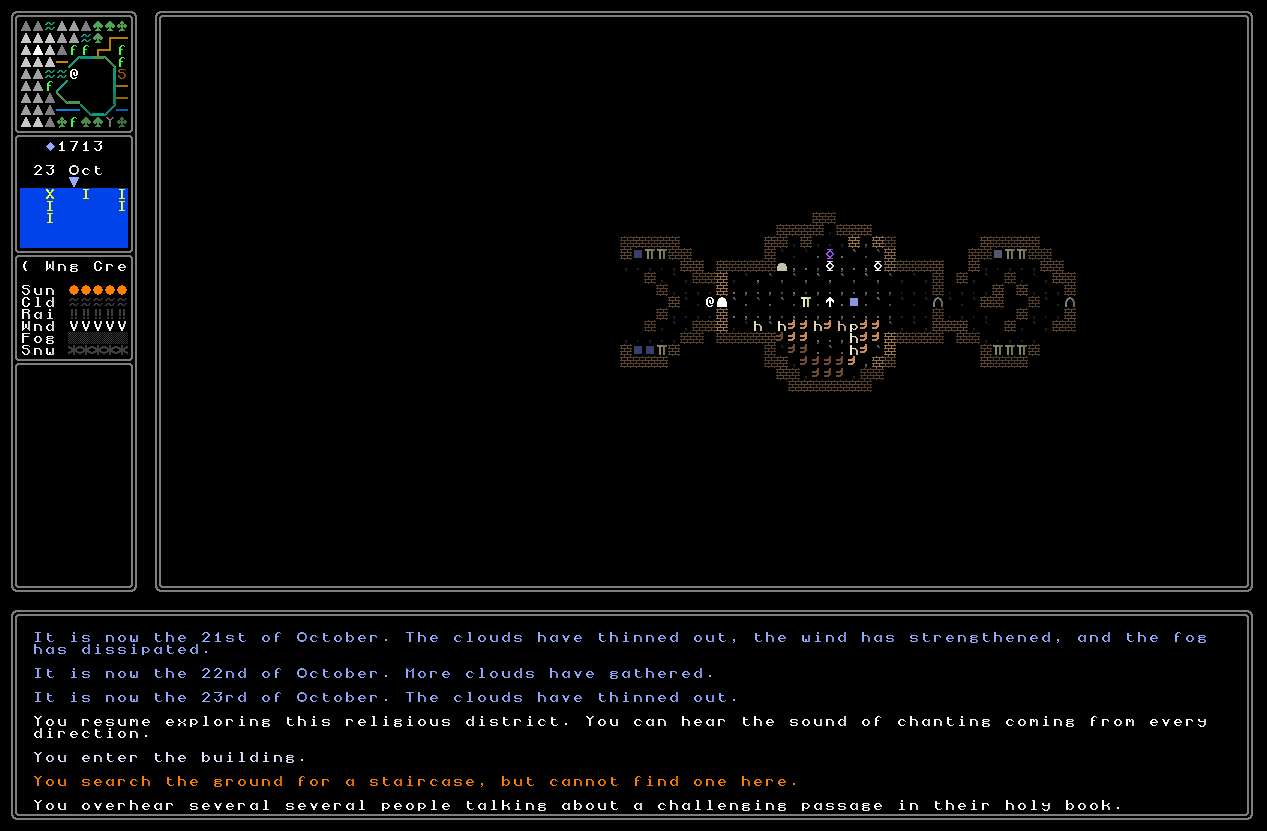The height and width of the screenshot is (831, 1267).
Task: Select the weather forecast panel
Action: point(74,308)
